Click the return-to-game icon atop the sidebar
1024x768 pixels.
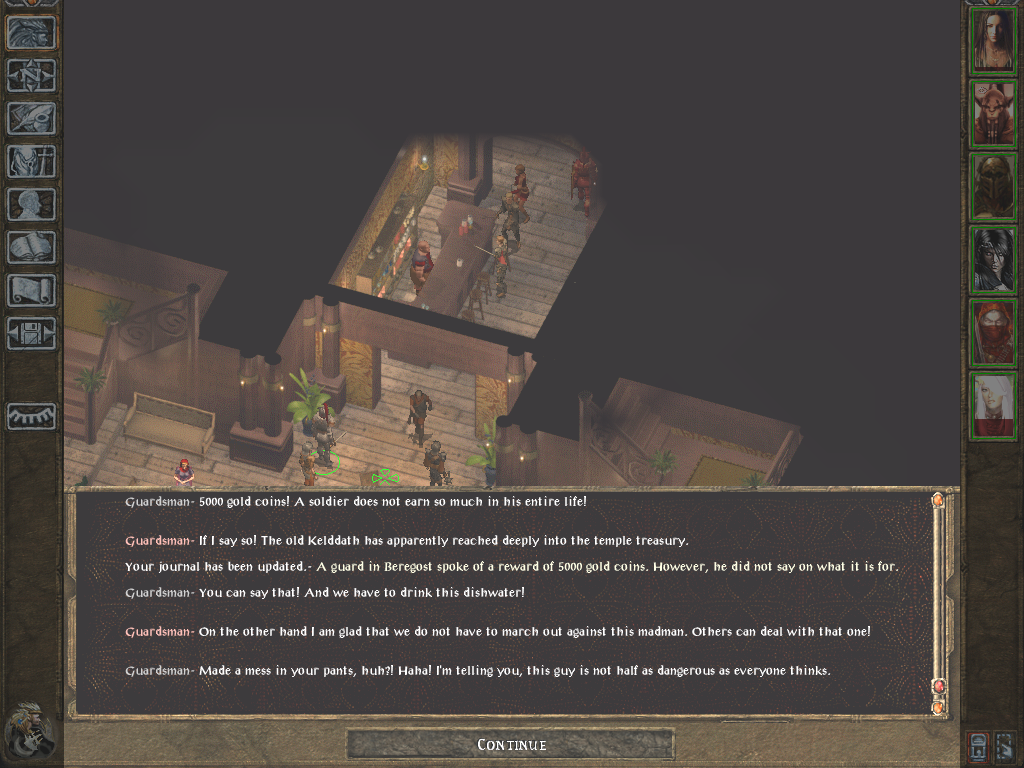pyautogui.click(x=31, y=33)
